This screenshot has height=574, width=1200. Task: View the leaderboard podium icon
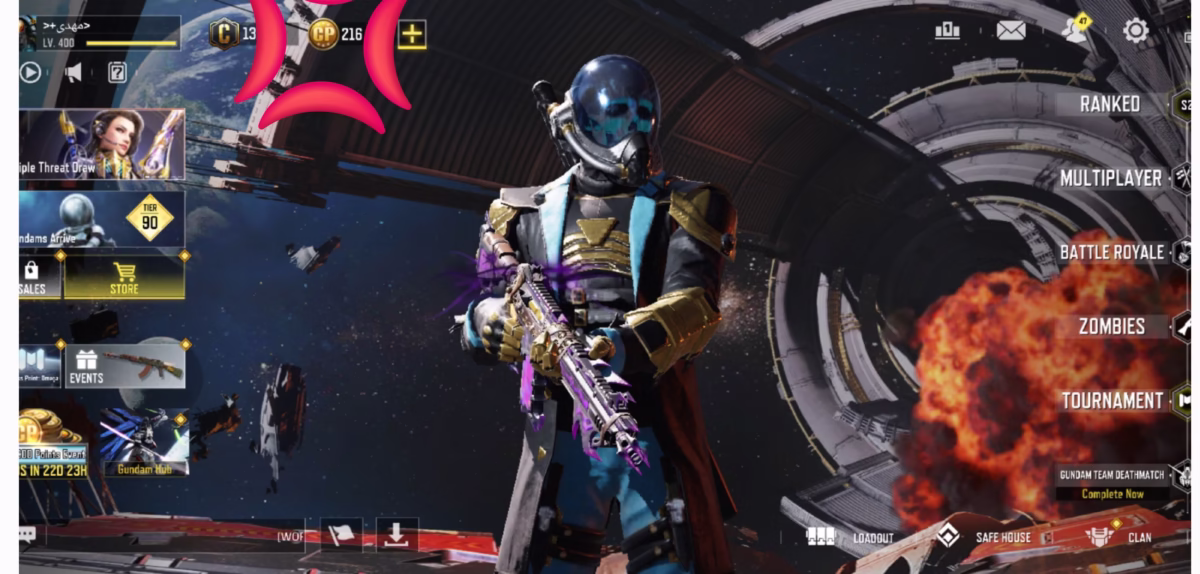(x=947, y=31)
